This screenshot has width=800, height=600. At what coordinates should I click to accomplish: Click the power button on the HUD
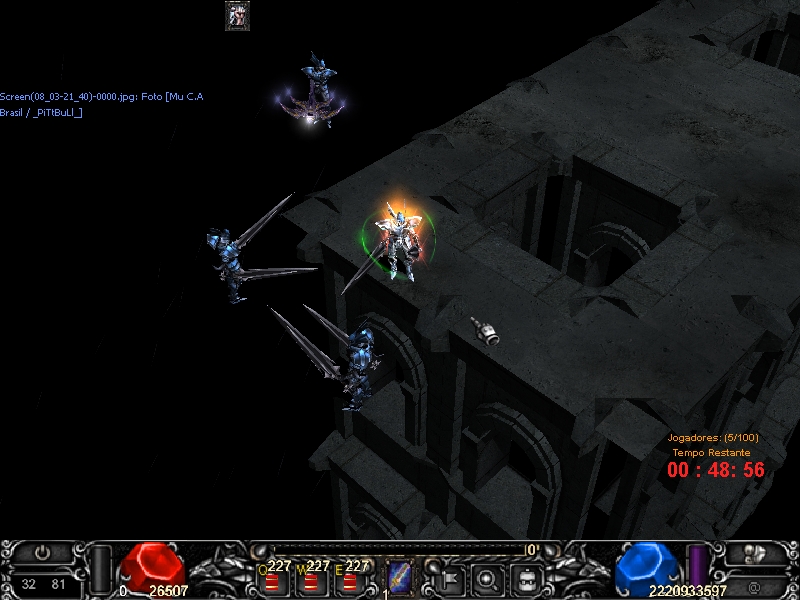pos(43,552)
